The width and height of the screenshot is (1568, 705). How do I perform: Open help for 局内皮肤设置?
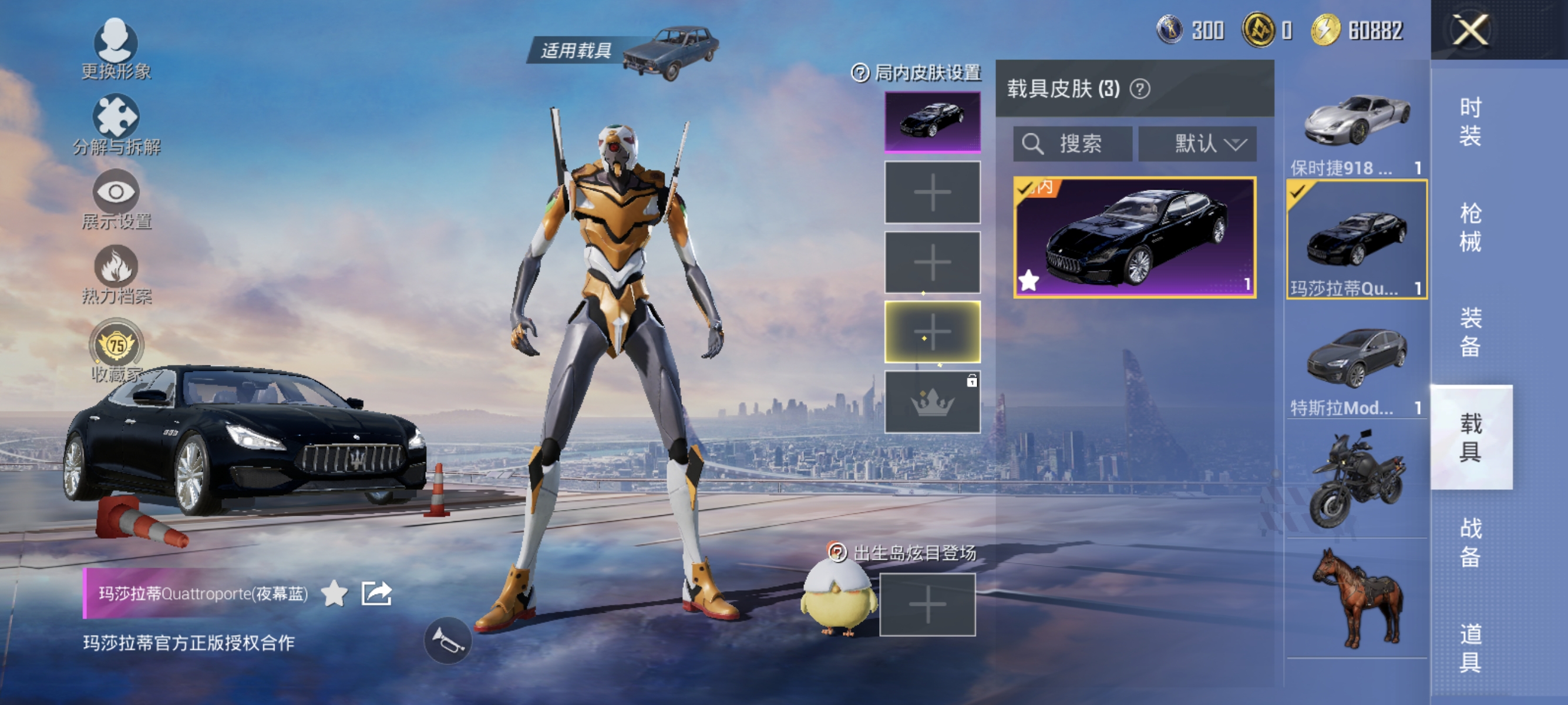860,73
